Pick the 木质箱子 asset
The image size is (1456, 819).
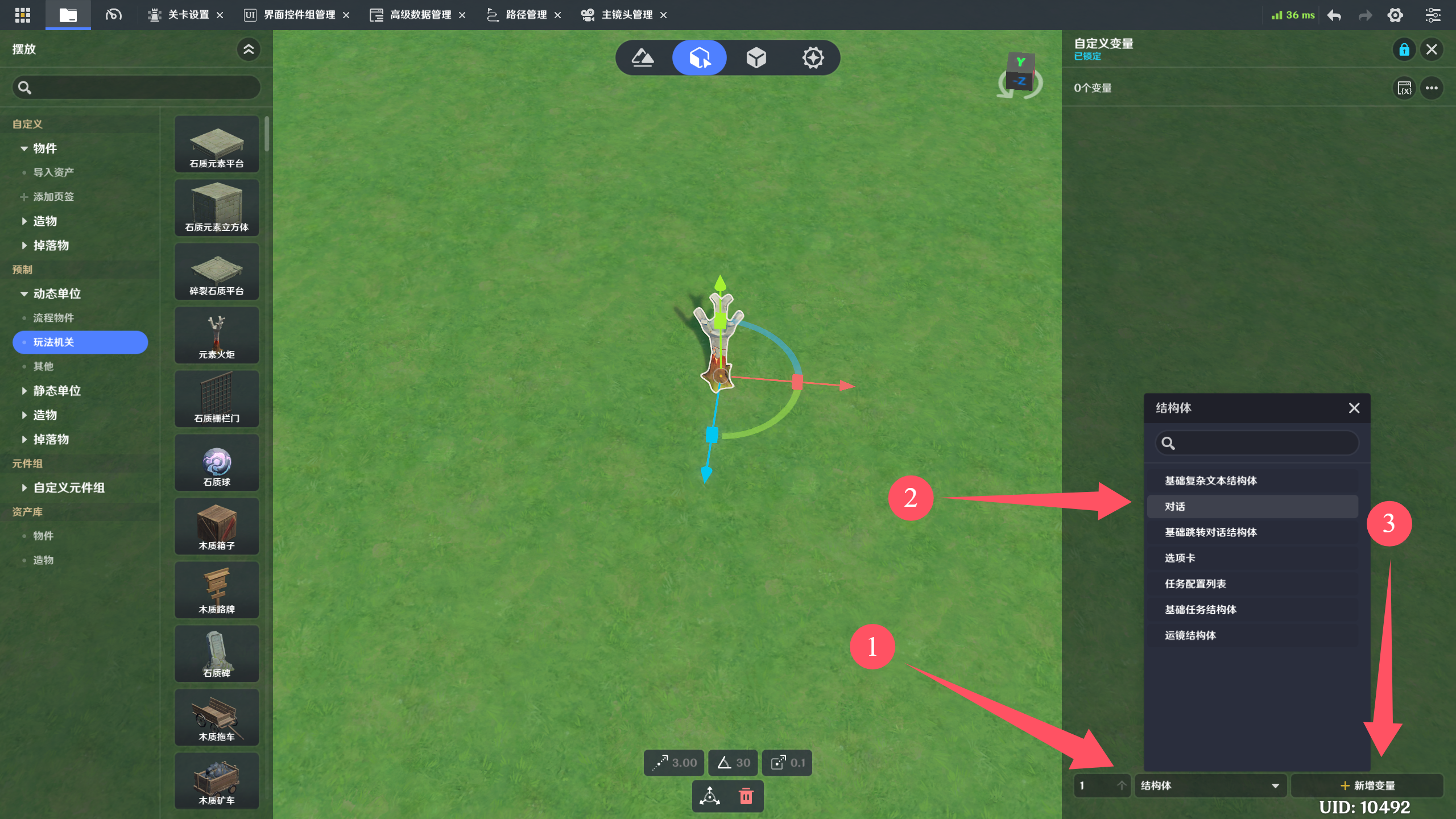217,527
